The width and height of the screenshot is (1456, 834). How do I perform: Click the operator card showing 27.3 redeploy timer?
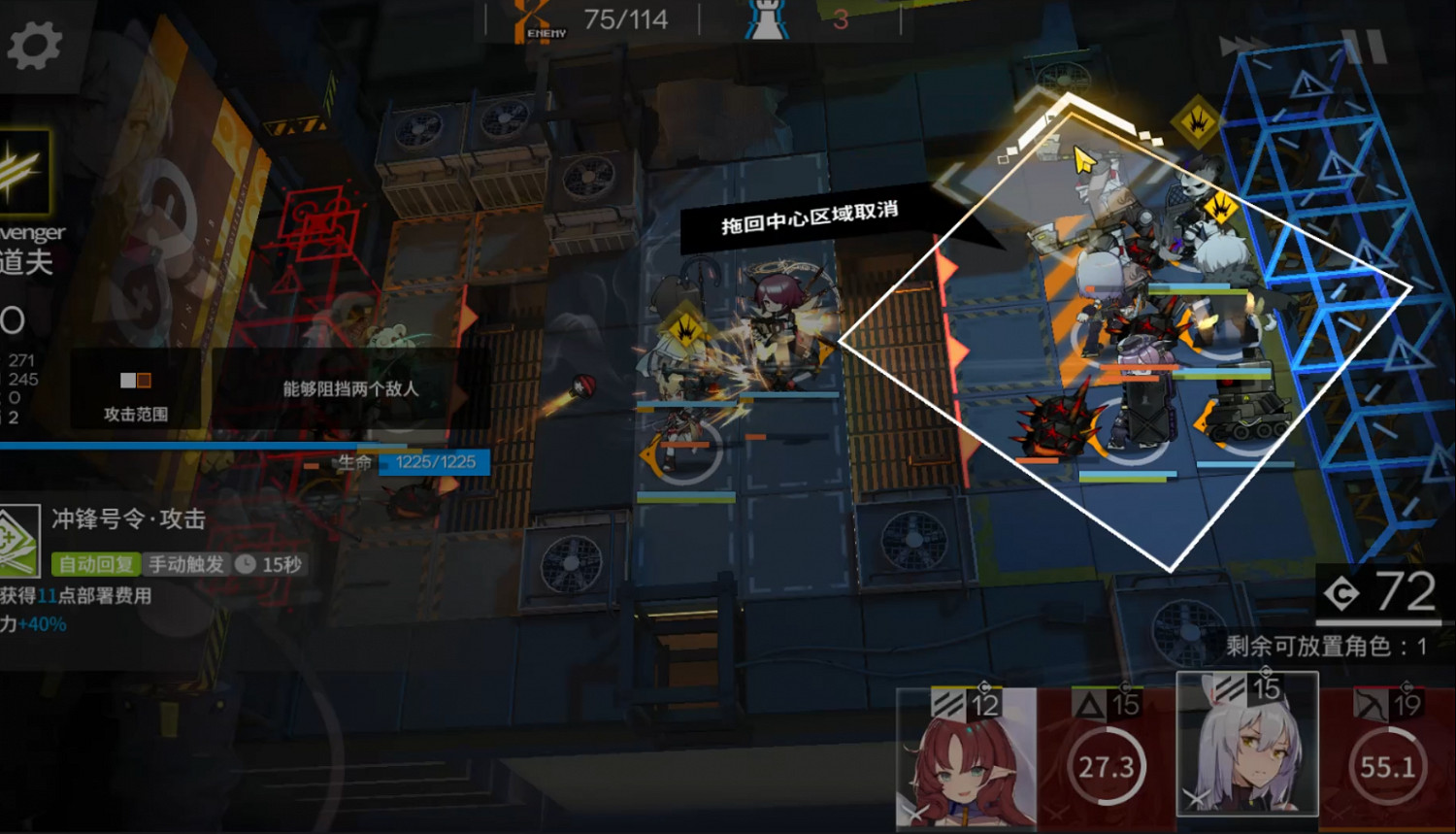[x=1105, y=766]
